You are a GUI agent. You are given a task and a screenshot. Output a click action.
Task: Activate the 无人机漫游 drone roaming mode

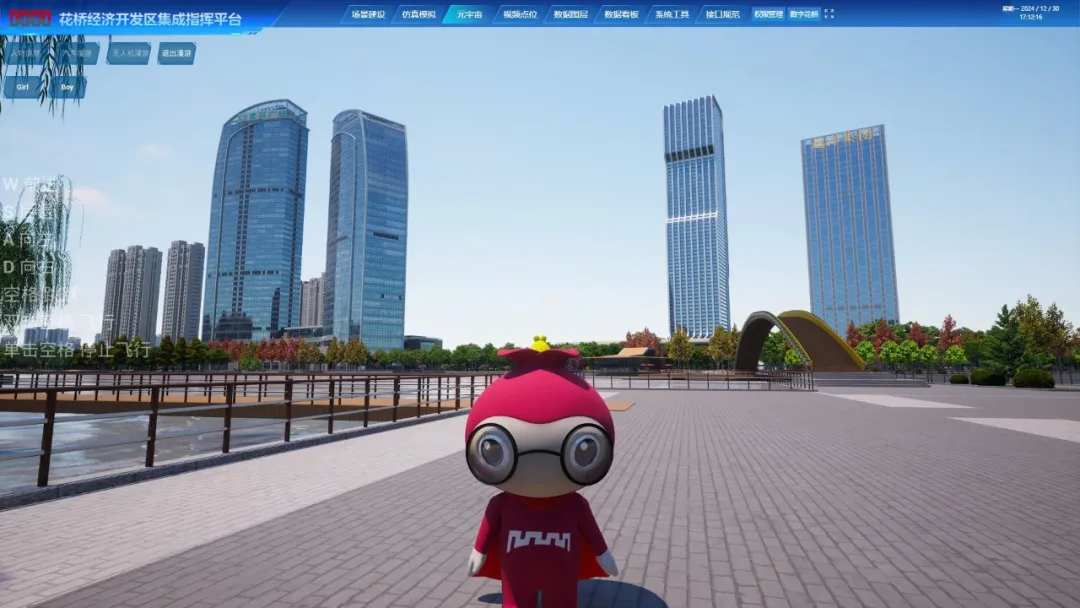click(x=129, y=53)
